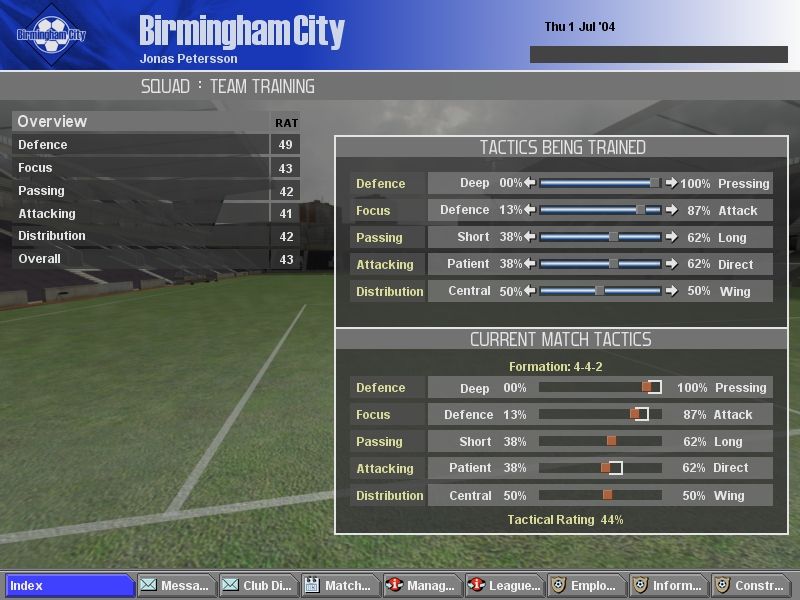
Task: Show the Manag... tab
Action: coord(422,586)
